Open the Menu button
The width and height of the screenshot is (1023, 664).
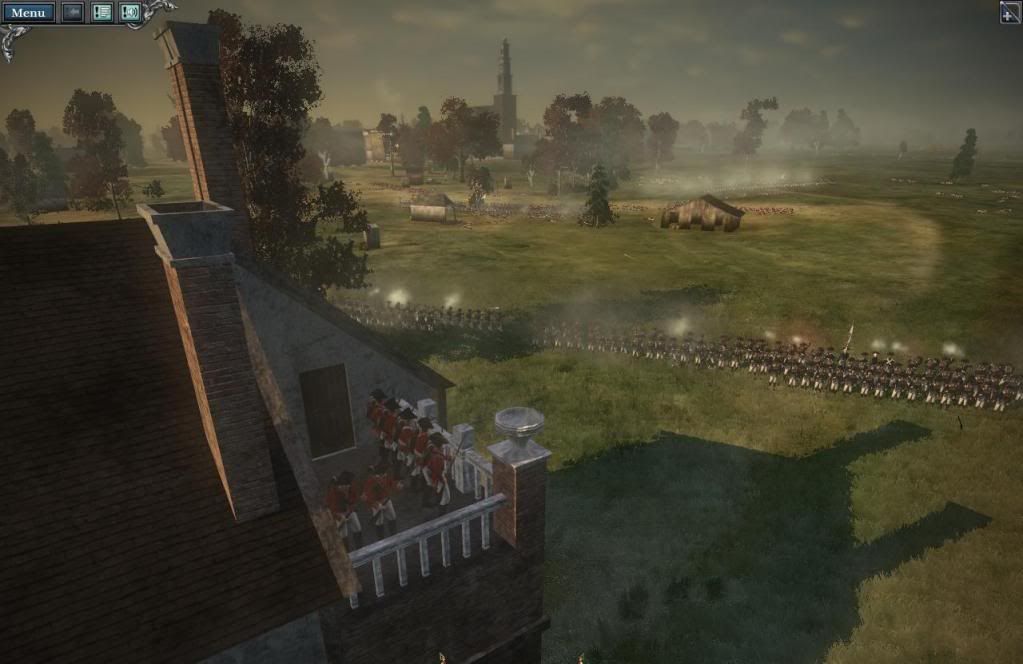(x=28, y=13)
